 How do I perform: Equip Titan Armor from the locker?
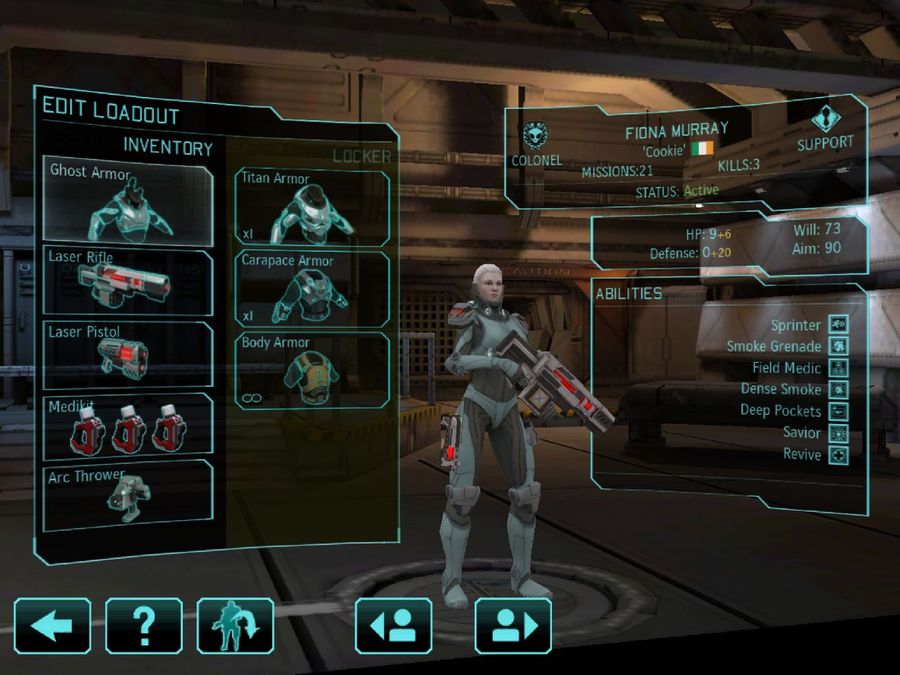[x=312, y=208]
